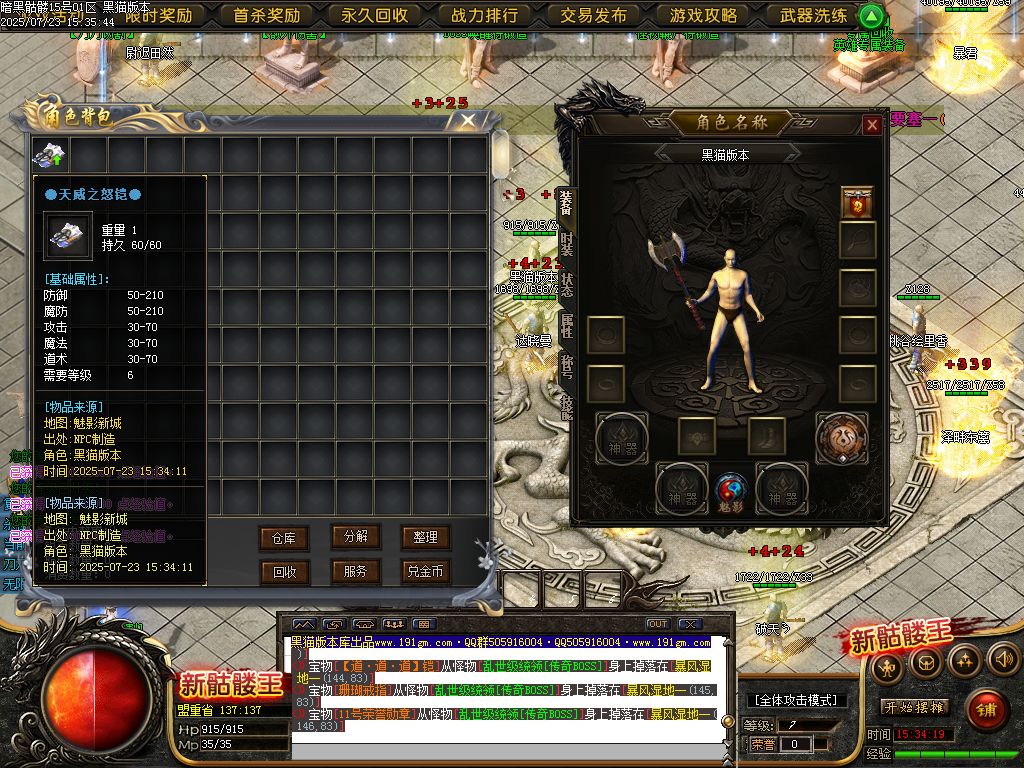Image resolution: width=1024 pixels, height=768 pixels.
Task: Close the 角色背包 inventory window
Action: (x=468, y=121)
